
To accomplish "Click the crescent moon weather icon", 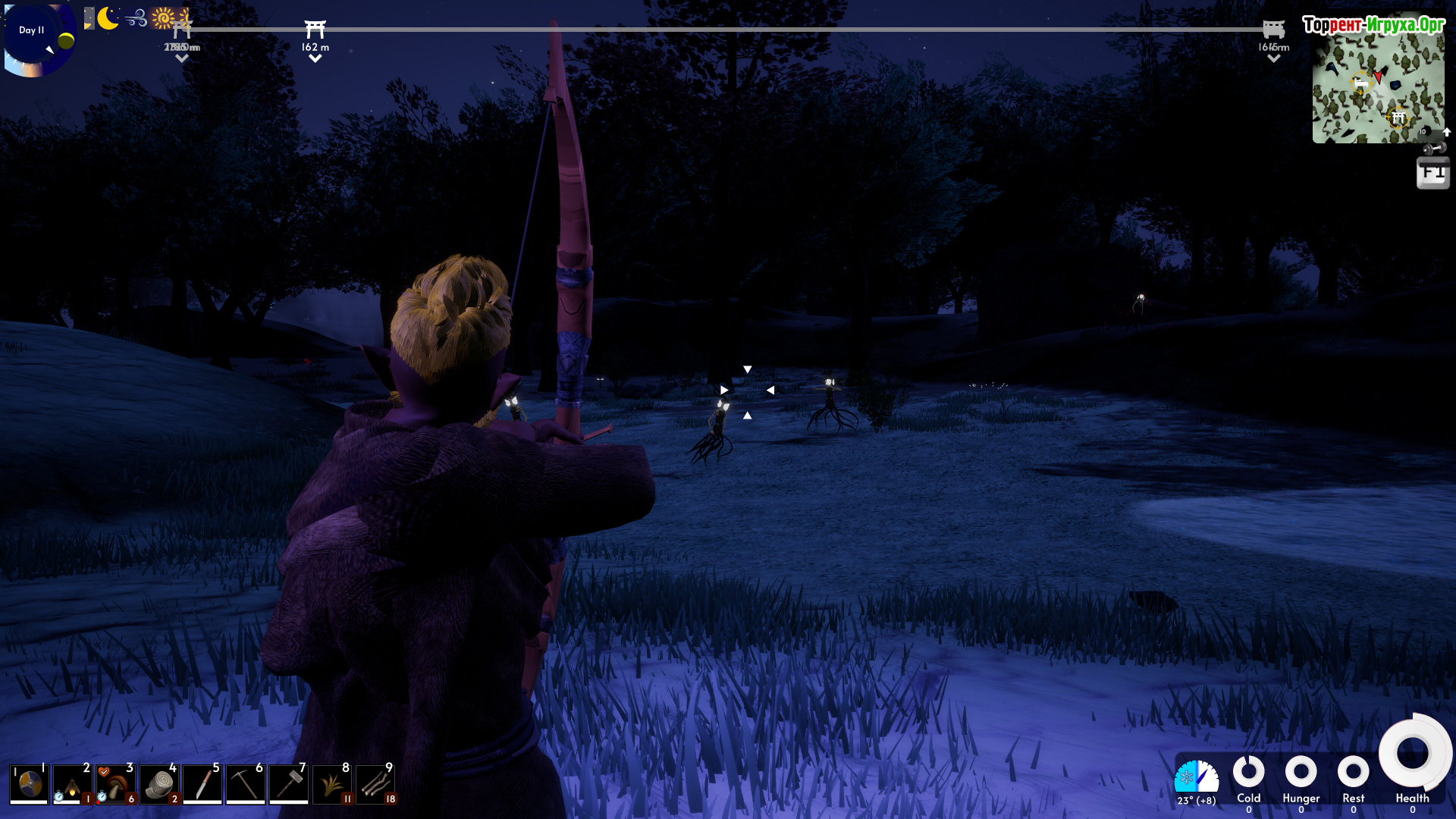I will coord(108,18).
